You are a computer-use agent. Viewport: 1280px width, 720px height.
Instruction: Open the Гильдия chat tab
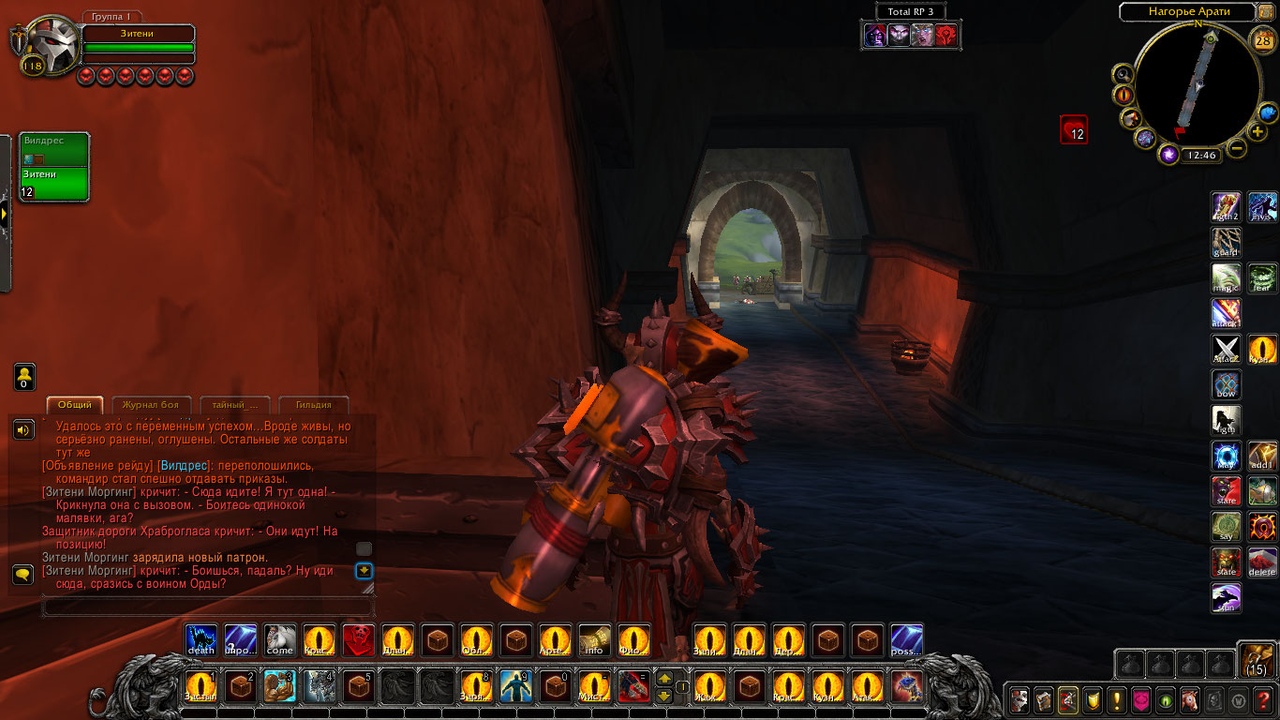pos(313,405)
